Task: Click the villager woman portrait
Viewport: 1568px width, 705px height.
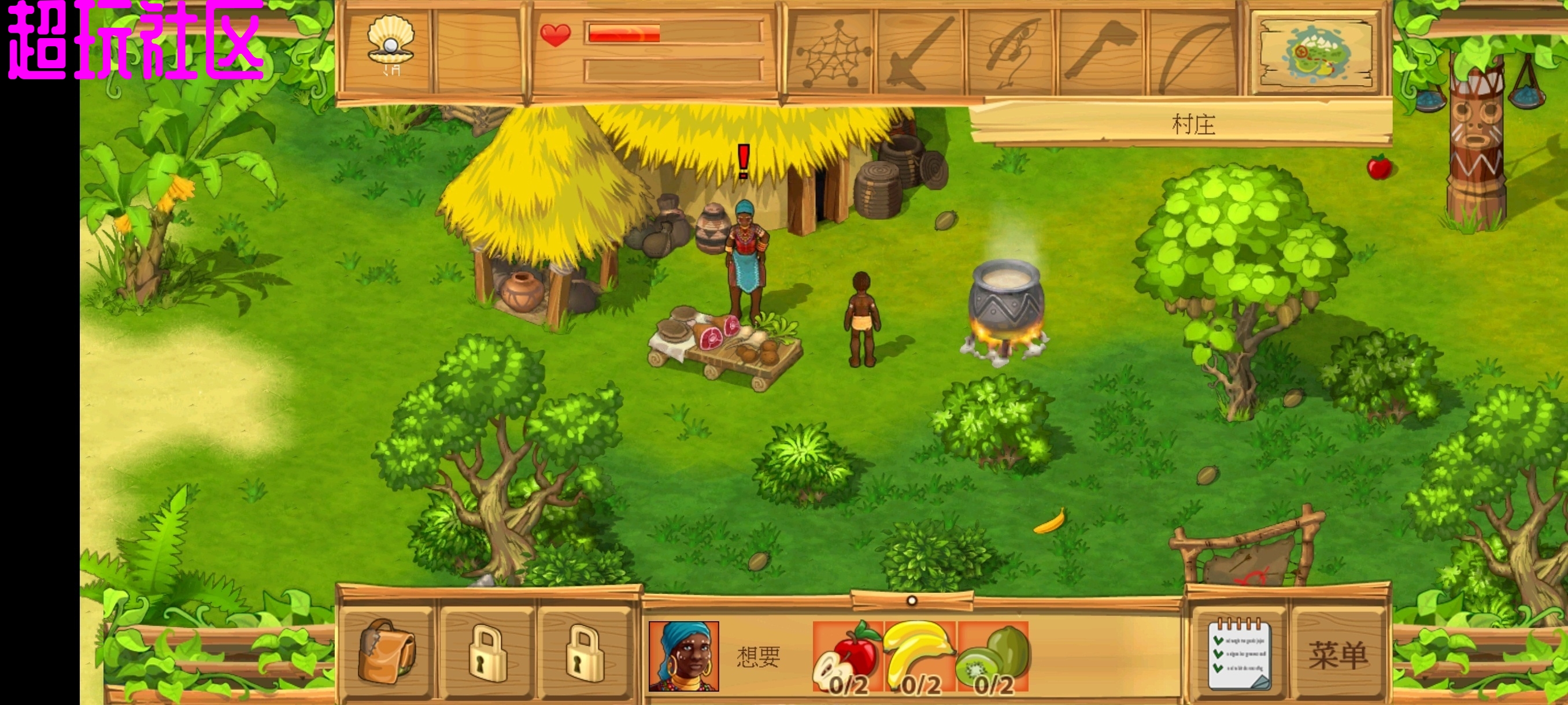Action: 683,656
